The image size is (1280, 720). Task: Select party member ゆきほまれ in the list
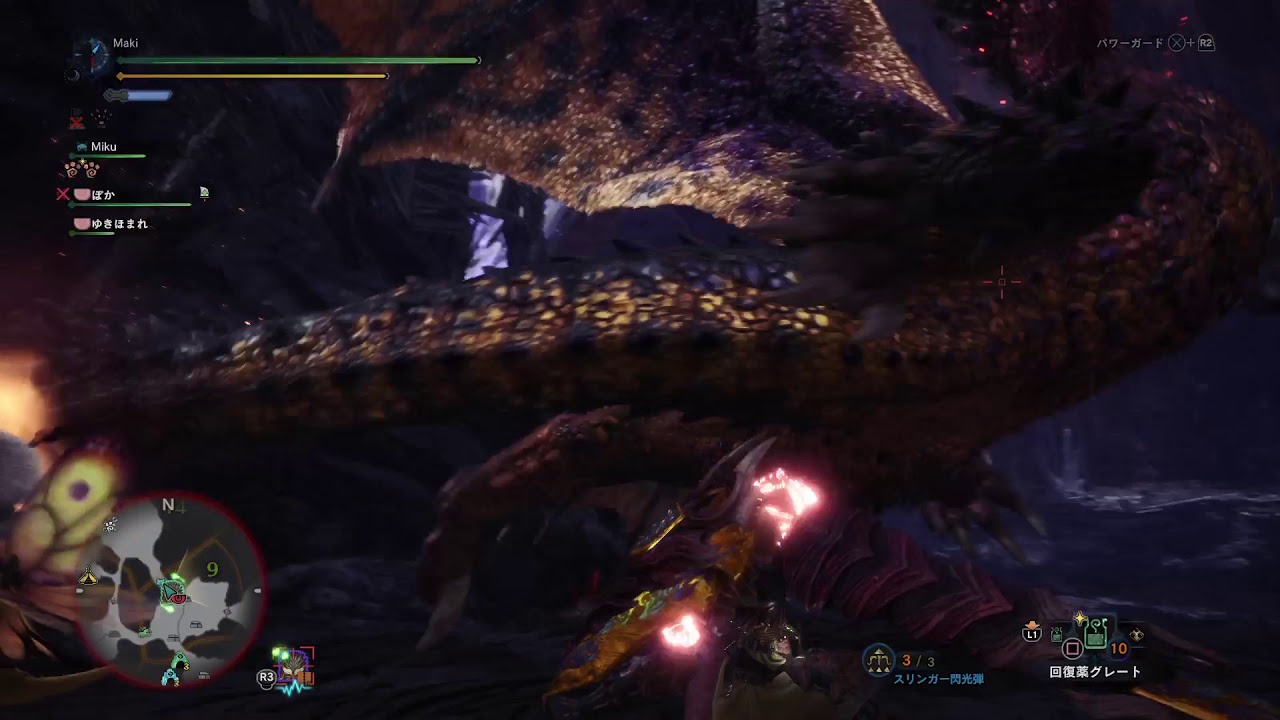click(x=119, y=224)
